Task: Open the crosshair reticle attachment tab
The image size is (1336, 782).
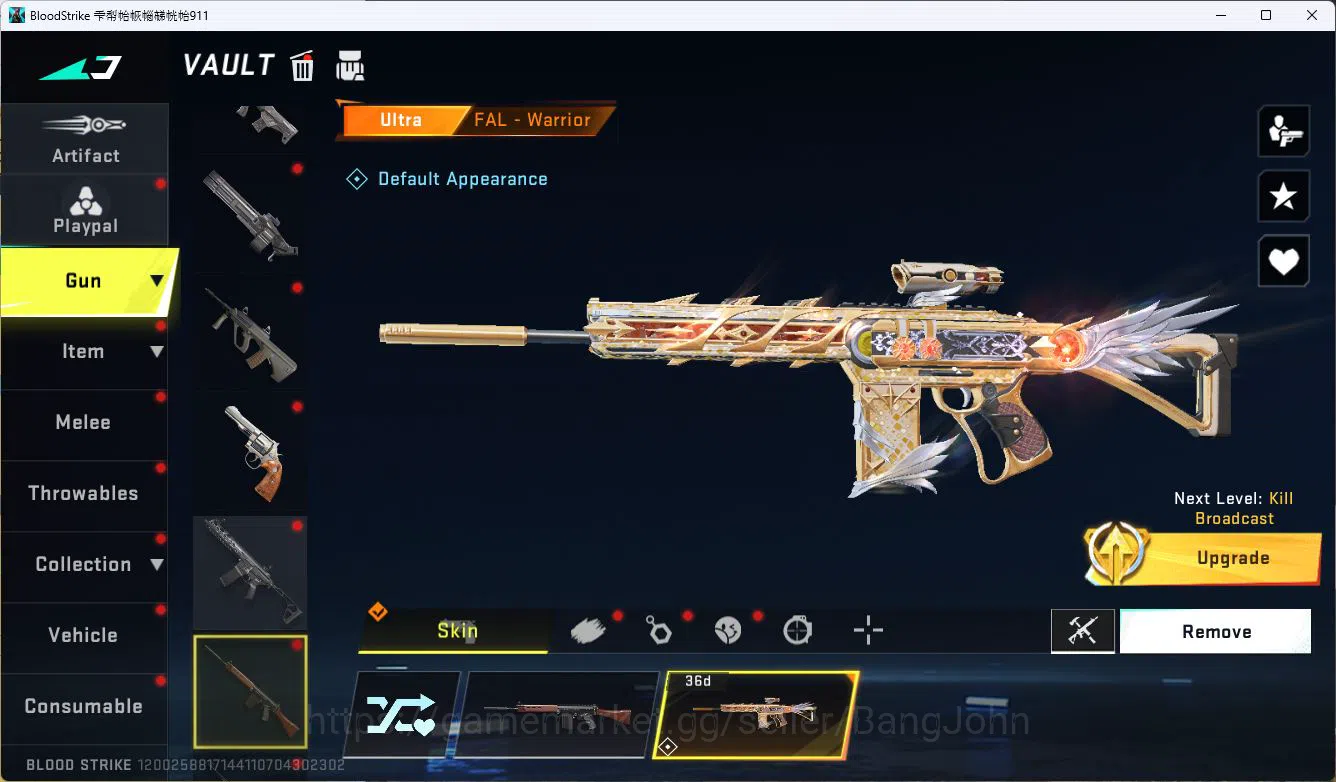Action: tap(868, 630)
